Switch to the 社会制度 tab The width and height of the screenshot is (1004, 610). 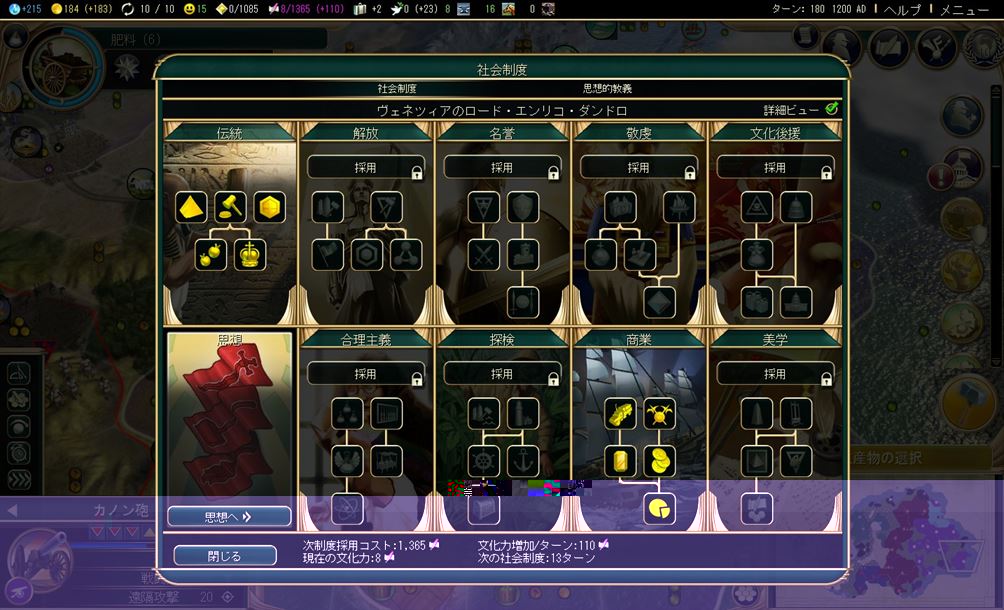click(x=397, y=89)
